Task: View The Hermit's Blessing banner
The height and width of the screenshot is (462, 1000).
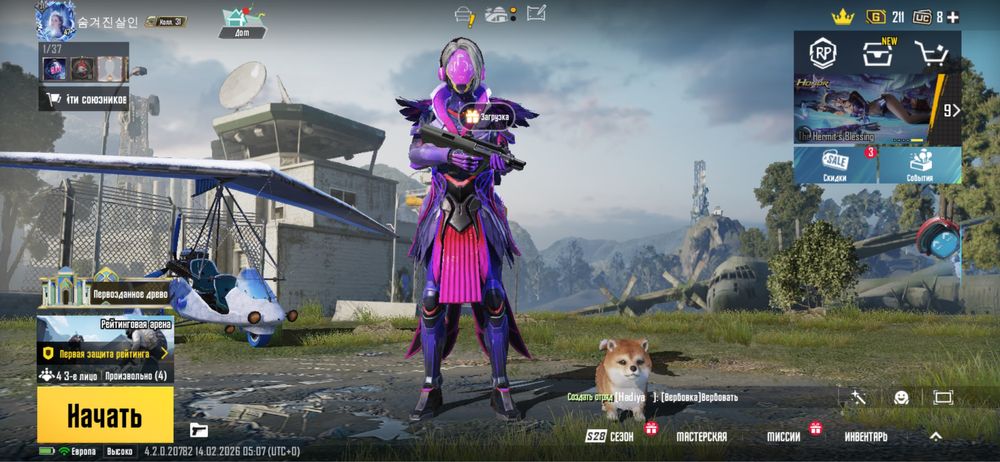Action: [x=868, y=110]
